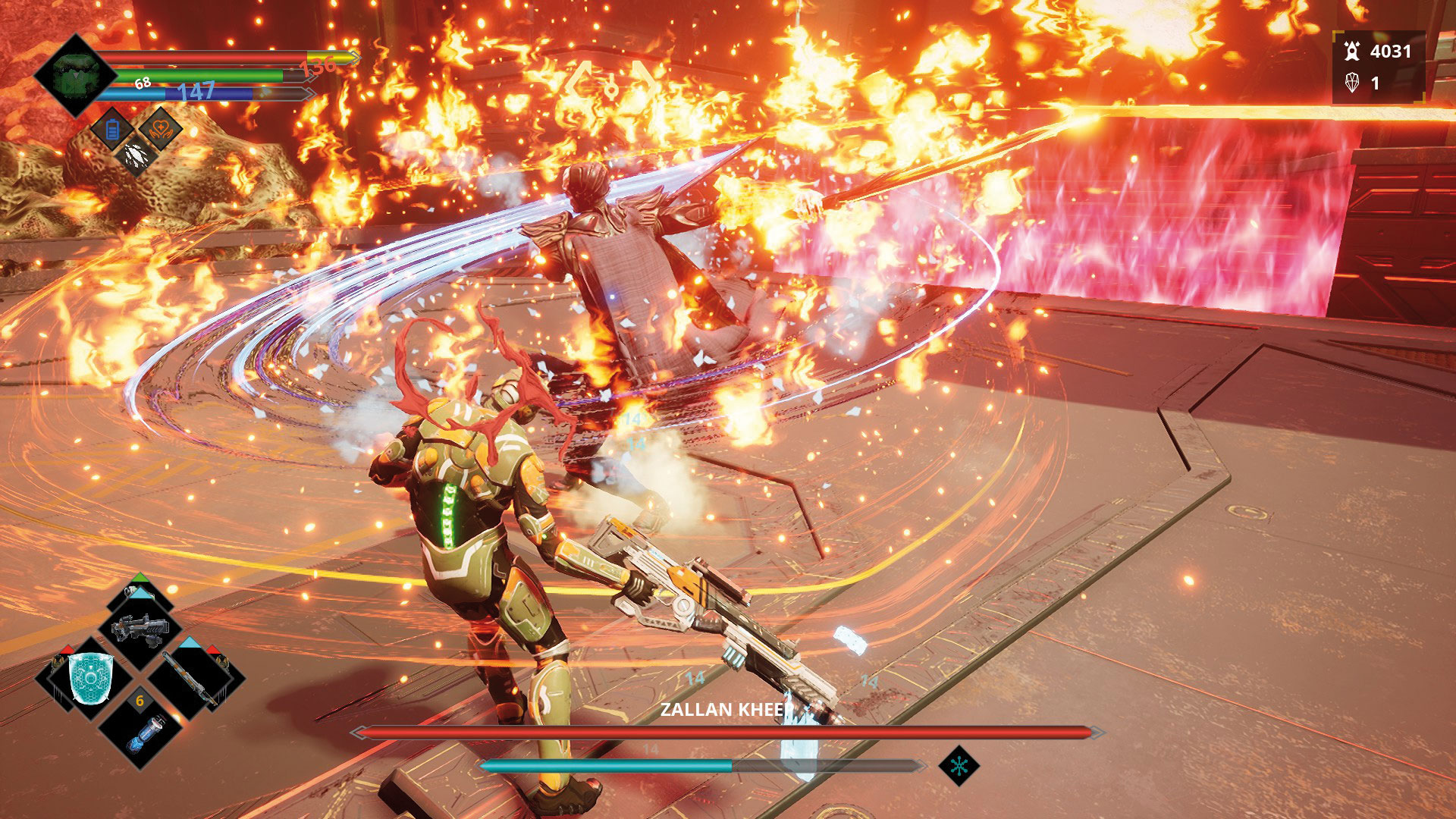Click the boss frost snowflake status icon
The height and width of the screenshot is (819, 1456).
click(959, 766)
